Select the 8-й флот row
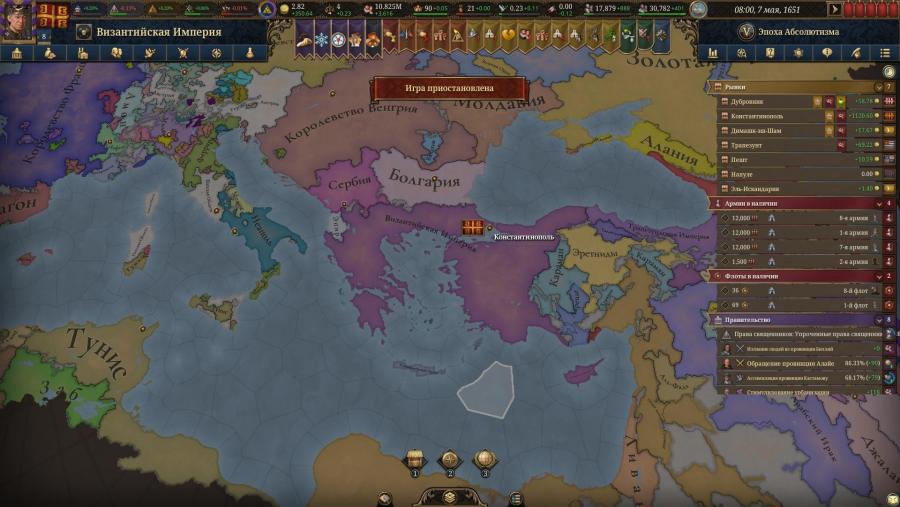This screenshot has width=900, height=507. [800, 291]
